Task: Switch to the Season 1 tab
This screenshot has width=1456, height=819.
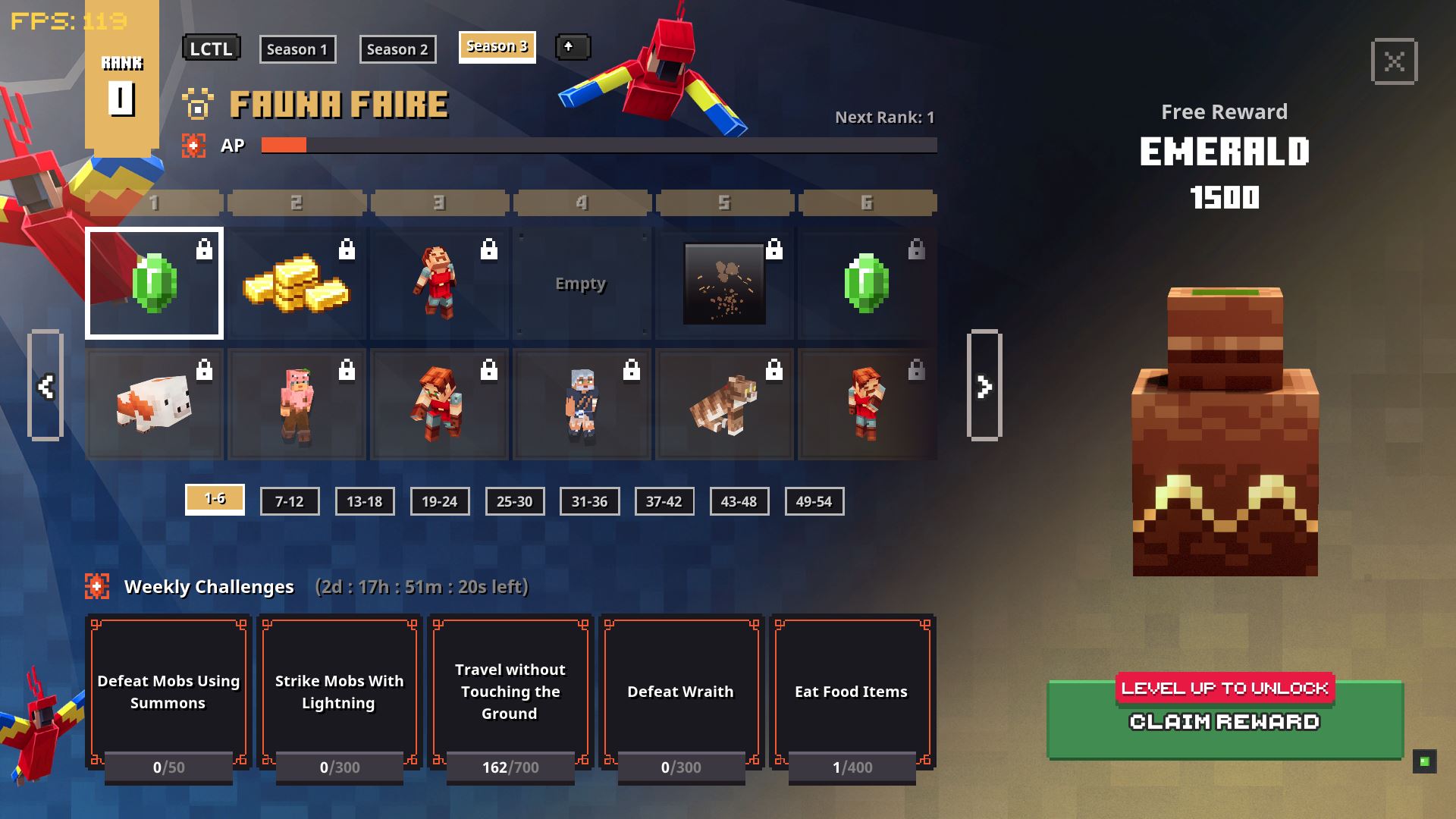Action: tap(297, 49)
